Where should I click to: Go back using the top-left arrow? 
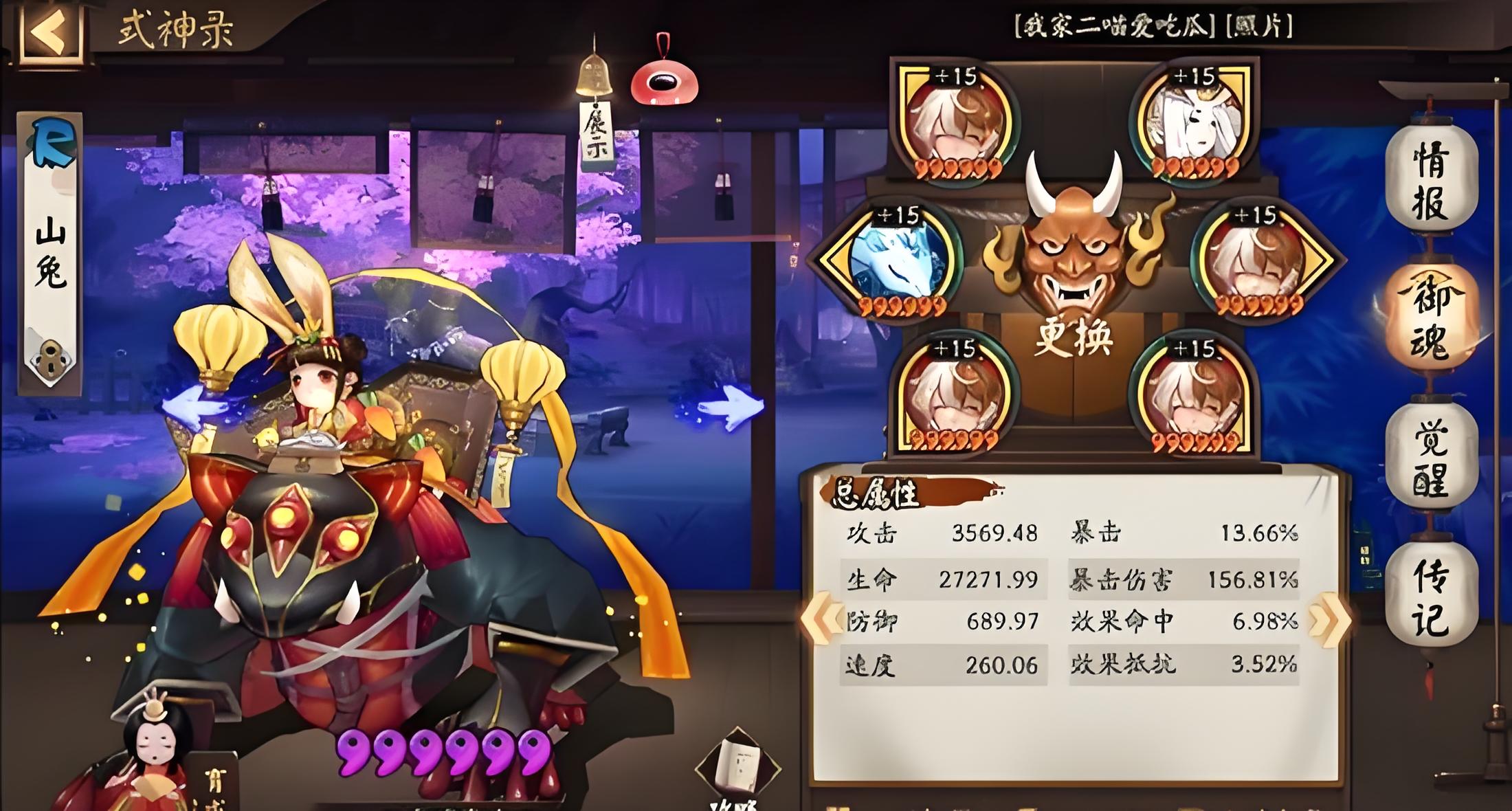49,32
